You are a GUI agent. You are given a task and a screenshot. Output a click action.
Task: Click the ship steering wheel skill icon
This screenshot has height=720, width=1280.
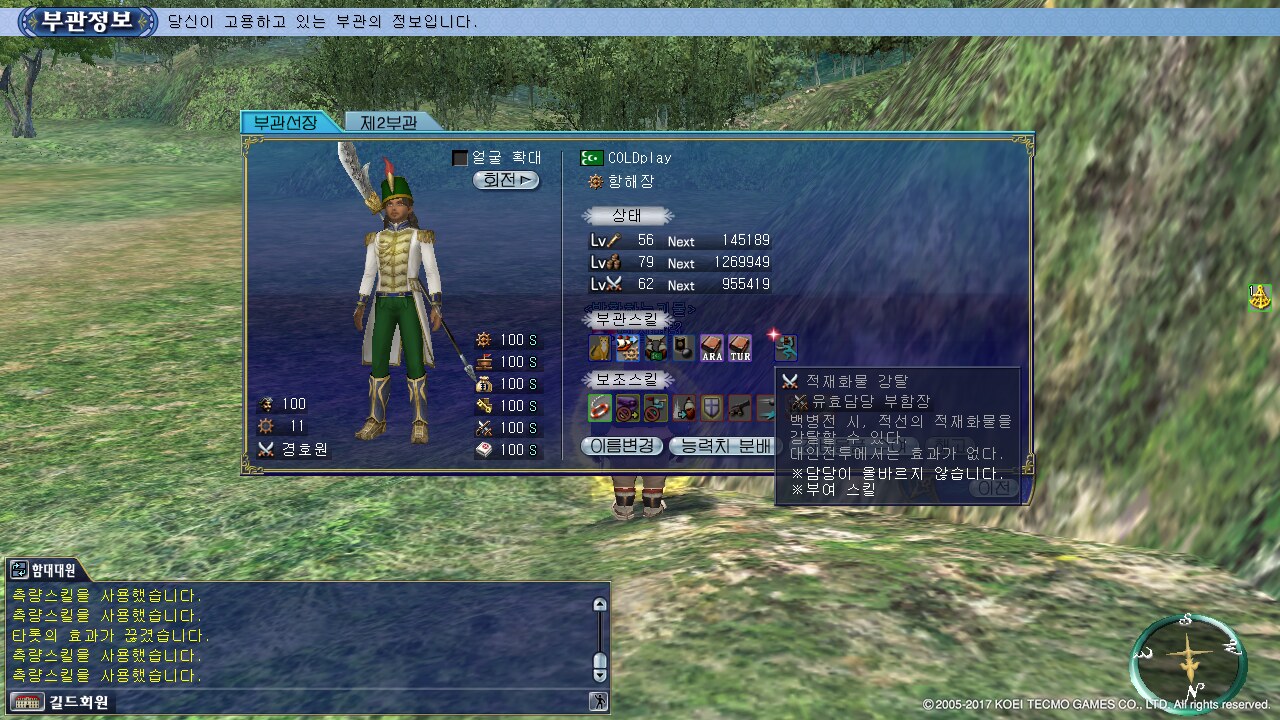click(628, 348)
